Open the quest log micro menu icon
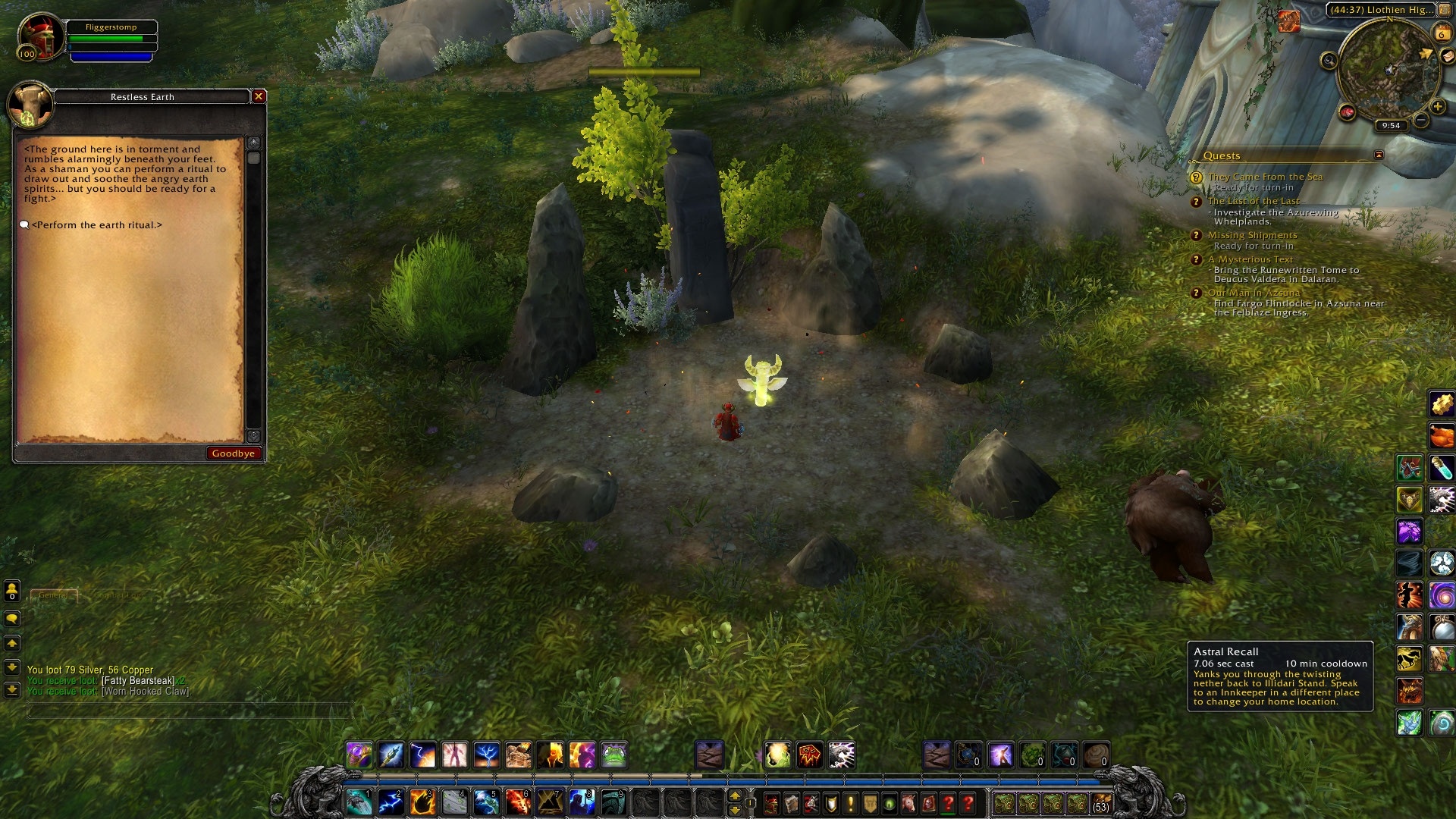 (852, 801)
